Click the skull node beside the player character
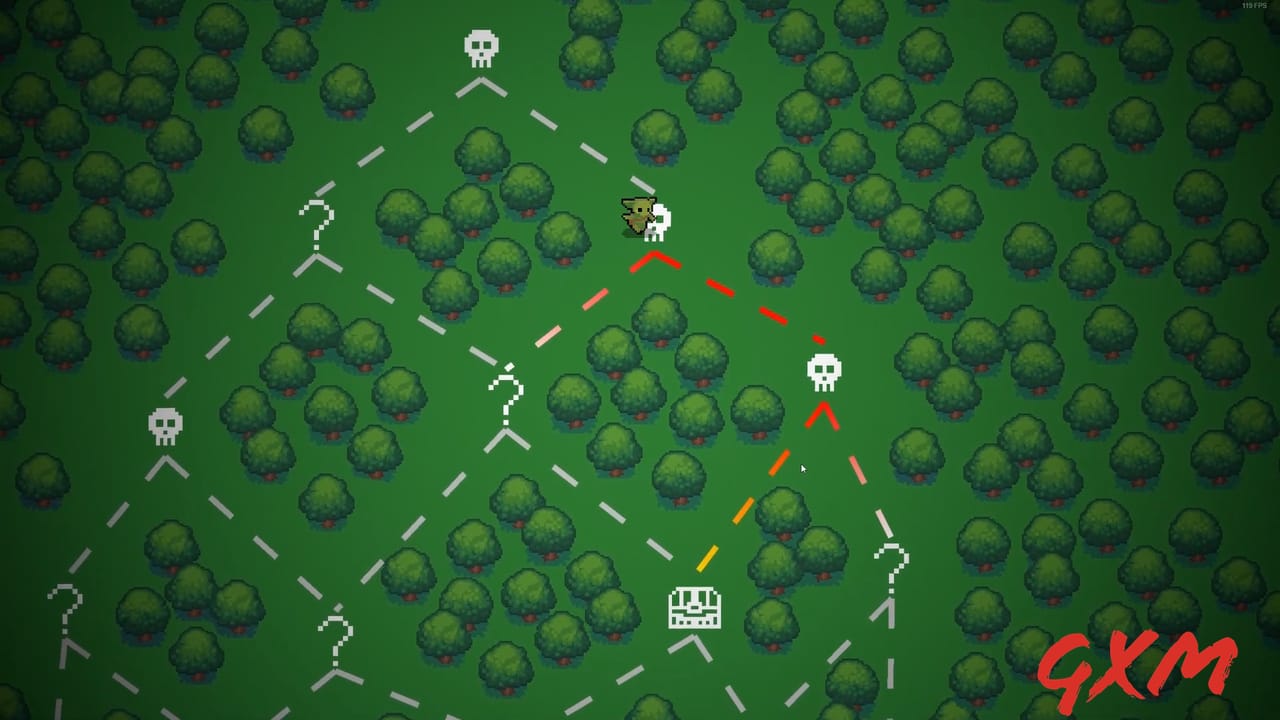 point(660,222)
